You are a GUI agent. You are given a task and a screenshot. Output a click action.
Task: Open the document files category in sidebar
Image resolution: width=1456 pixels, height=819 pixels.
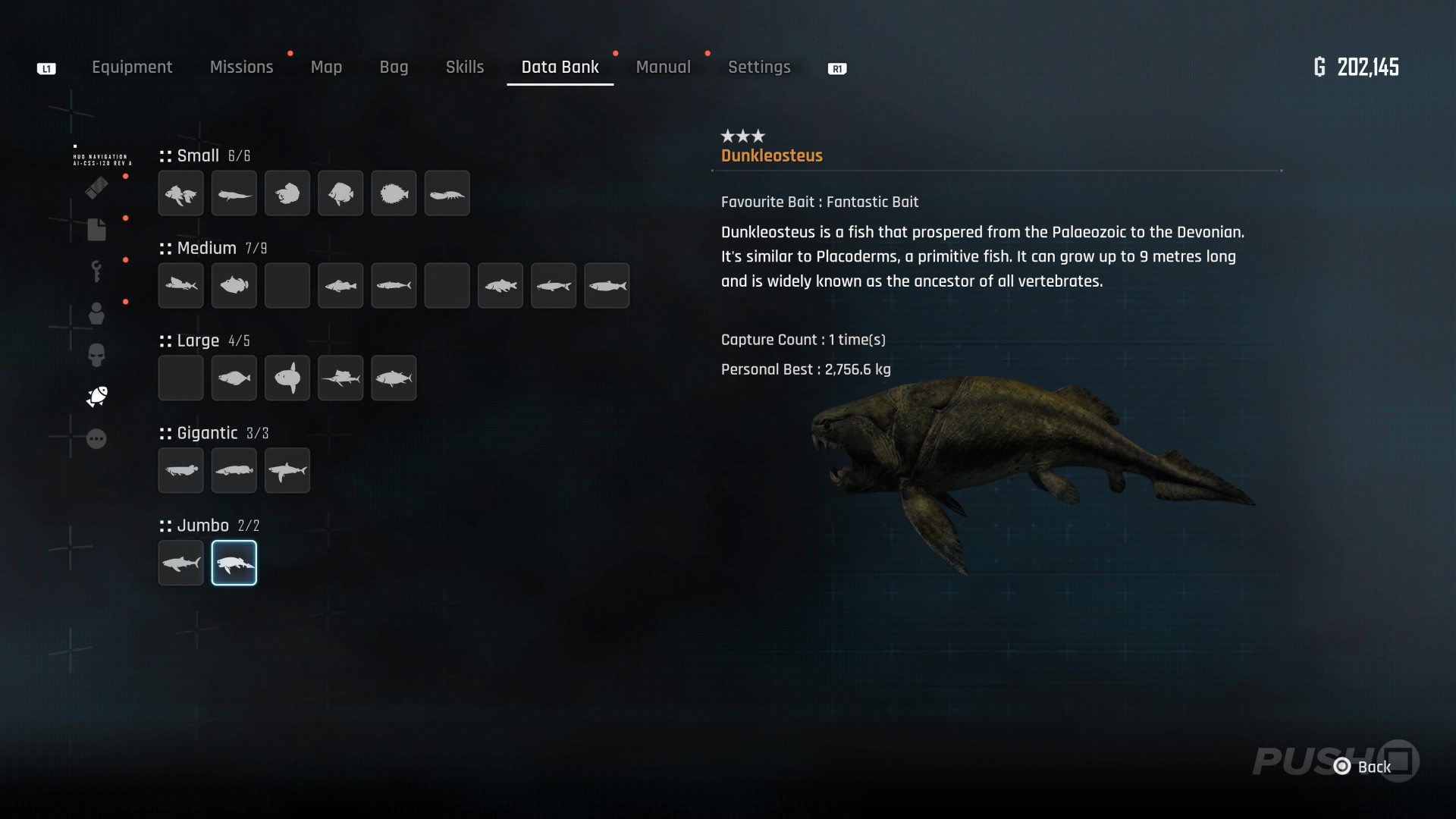point(96,229)
